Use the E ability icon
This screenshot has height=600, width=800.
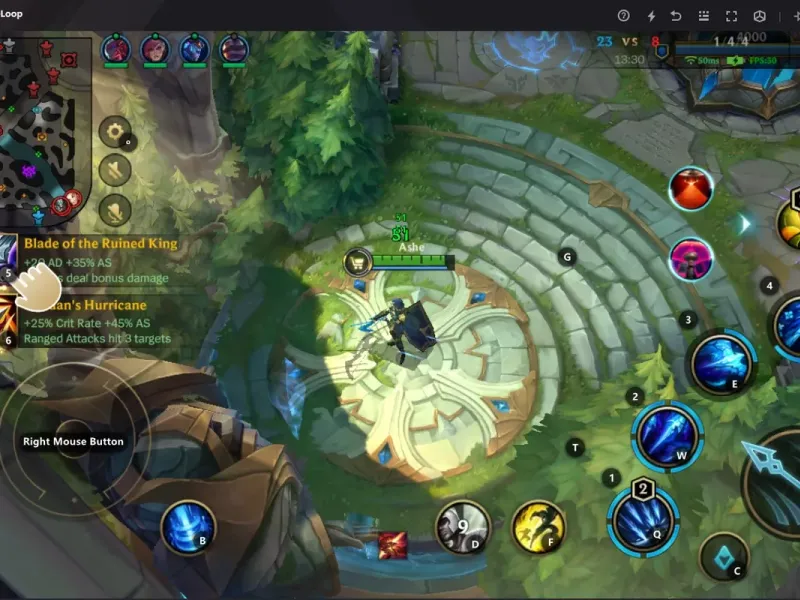pyautogui.click(x=721, y=362)
